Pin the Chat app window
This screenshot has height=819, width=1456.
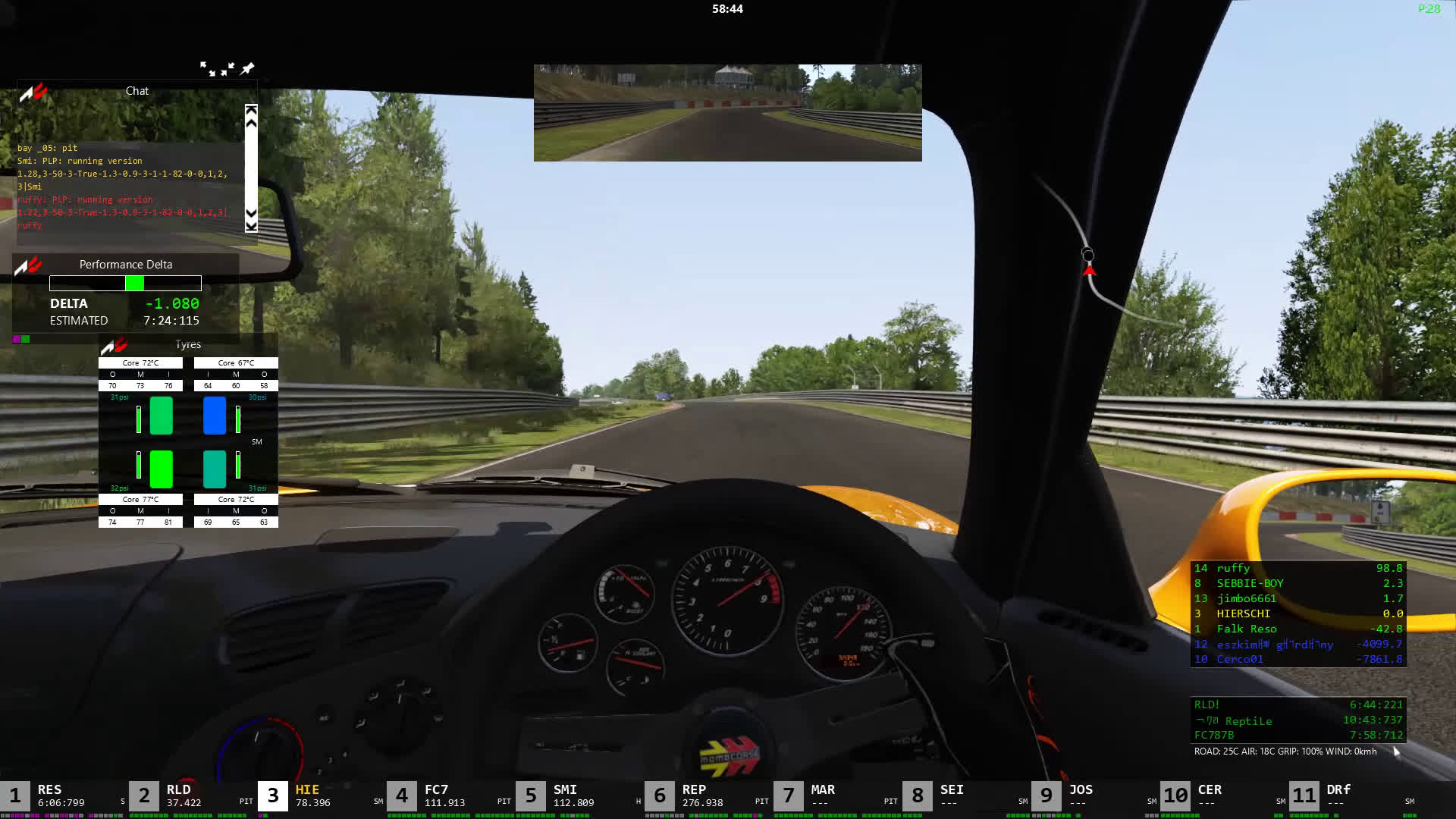coord(247,69)
